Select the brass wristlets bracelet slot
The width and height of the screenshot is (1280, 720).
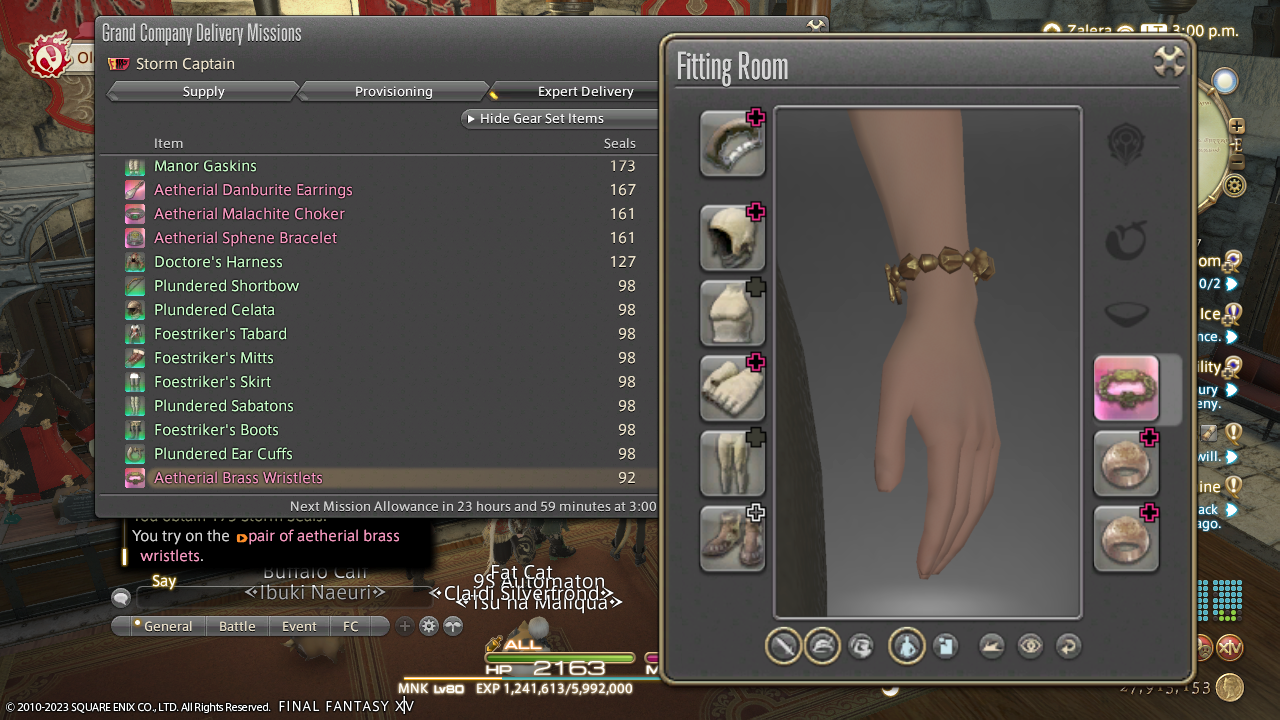pos(1126,388)
